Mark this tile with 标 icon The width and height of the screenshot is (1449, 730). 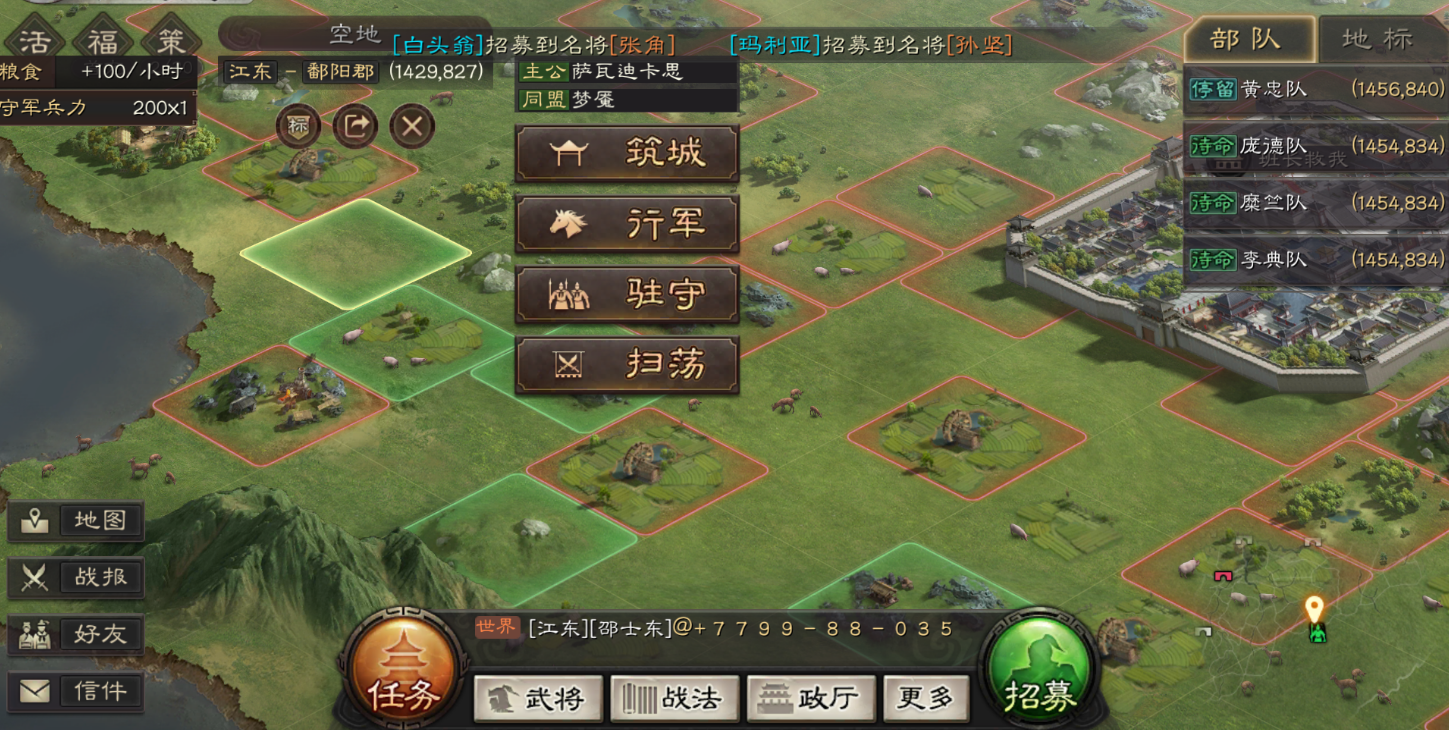(298, 127)
